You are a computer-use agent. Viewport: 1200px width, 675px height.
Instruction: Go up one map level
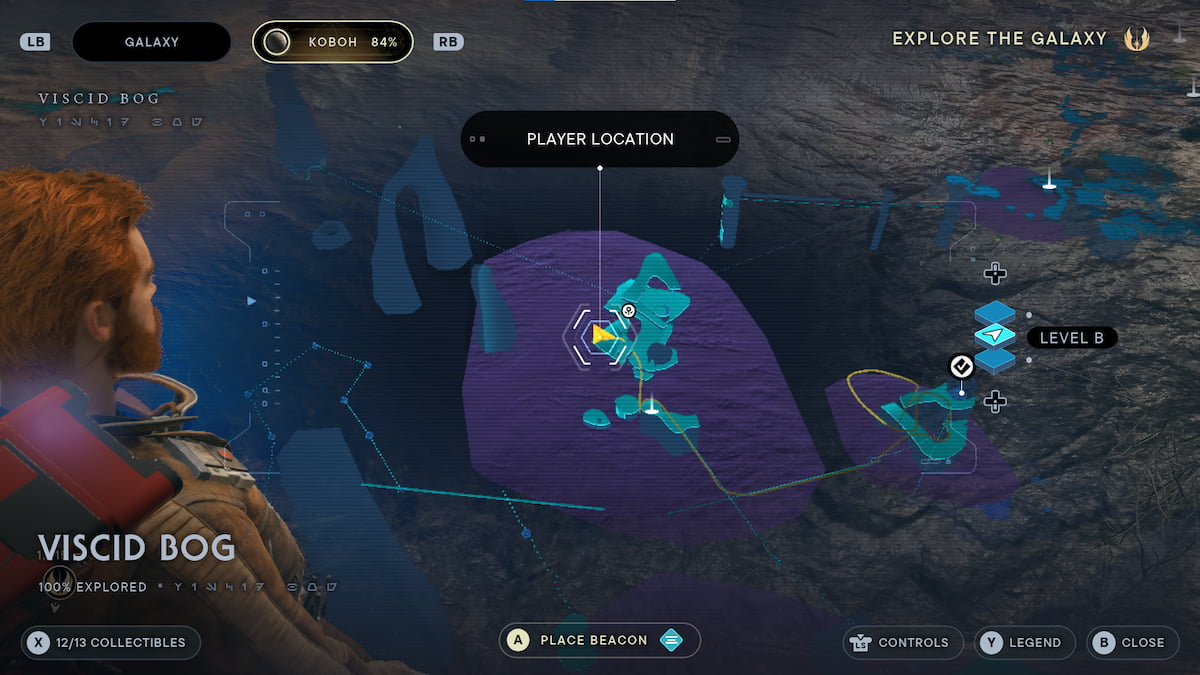994,273
